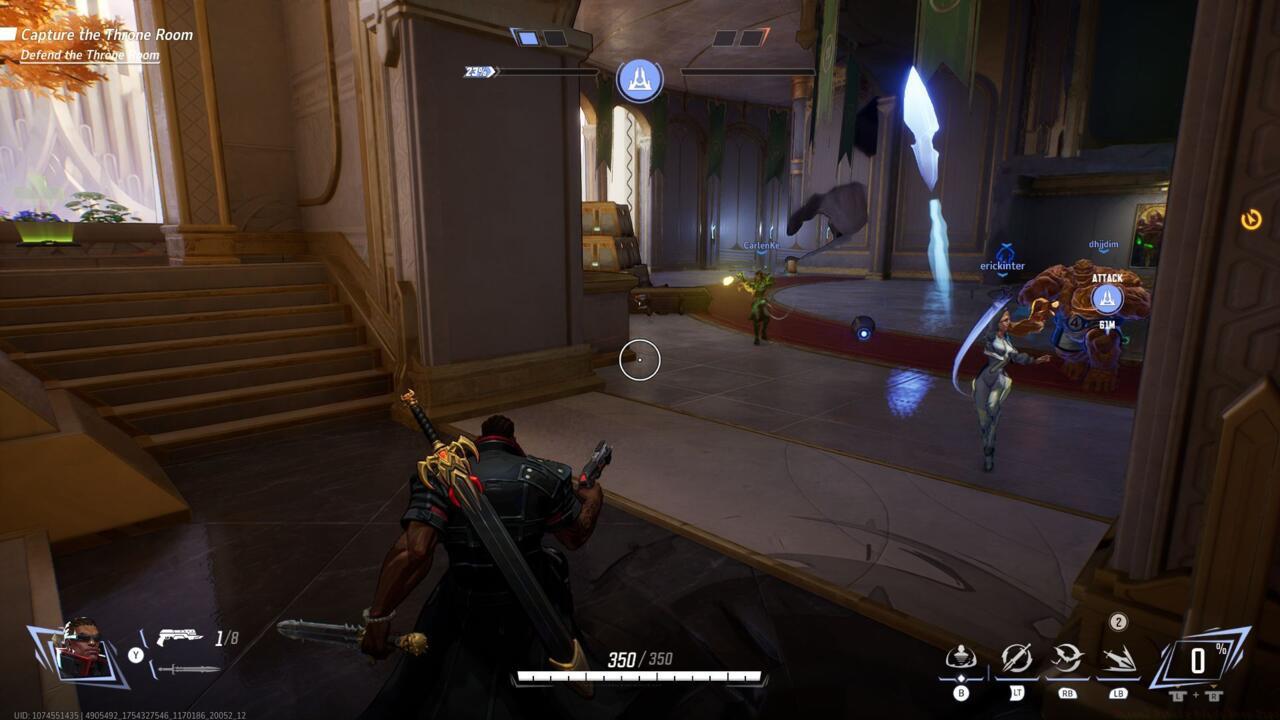1280x720 pixels.
Task: Select the shotgun weapon icon
Action: pos(179,637)
